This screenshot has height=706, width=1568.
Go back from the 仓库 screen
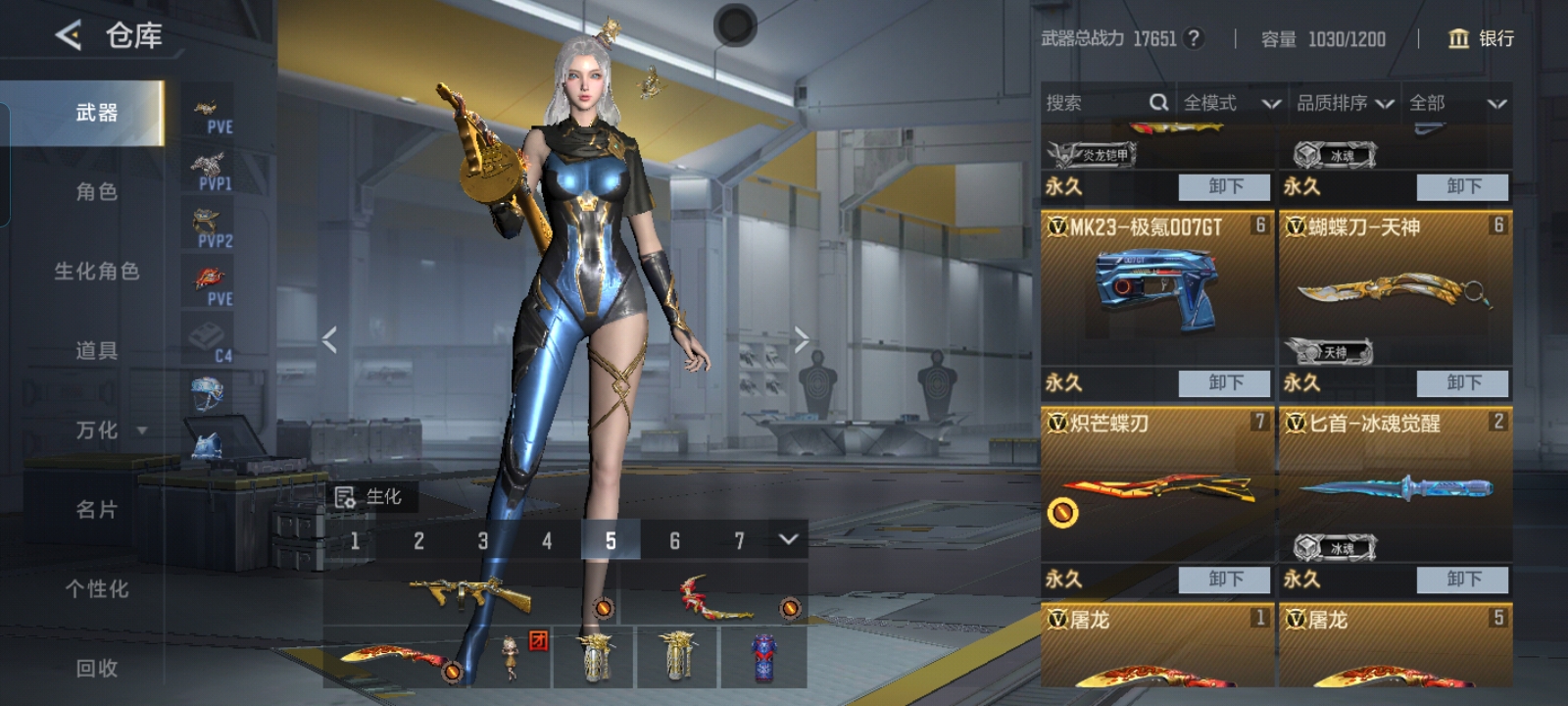[x=69, y=36]
